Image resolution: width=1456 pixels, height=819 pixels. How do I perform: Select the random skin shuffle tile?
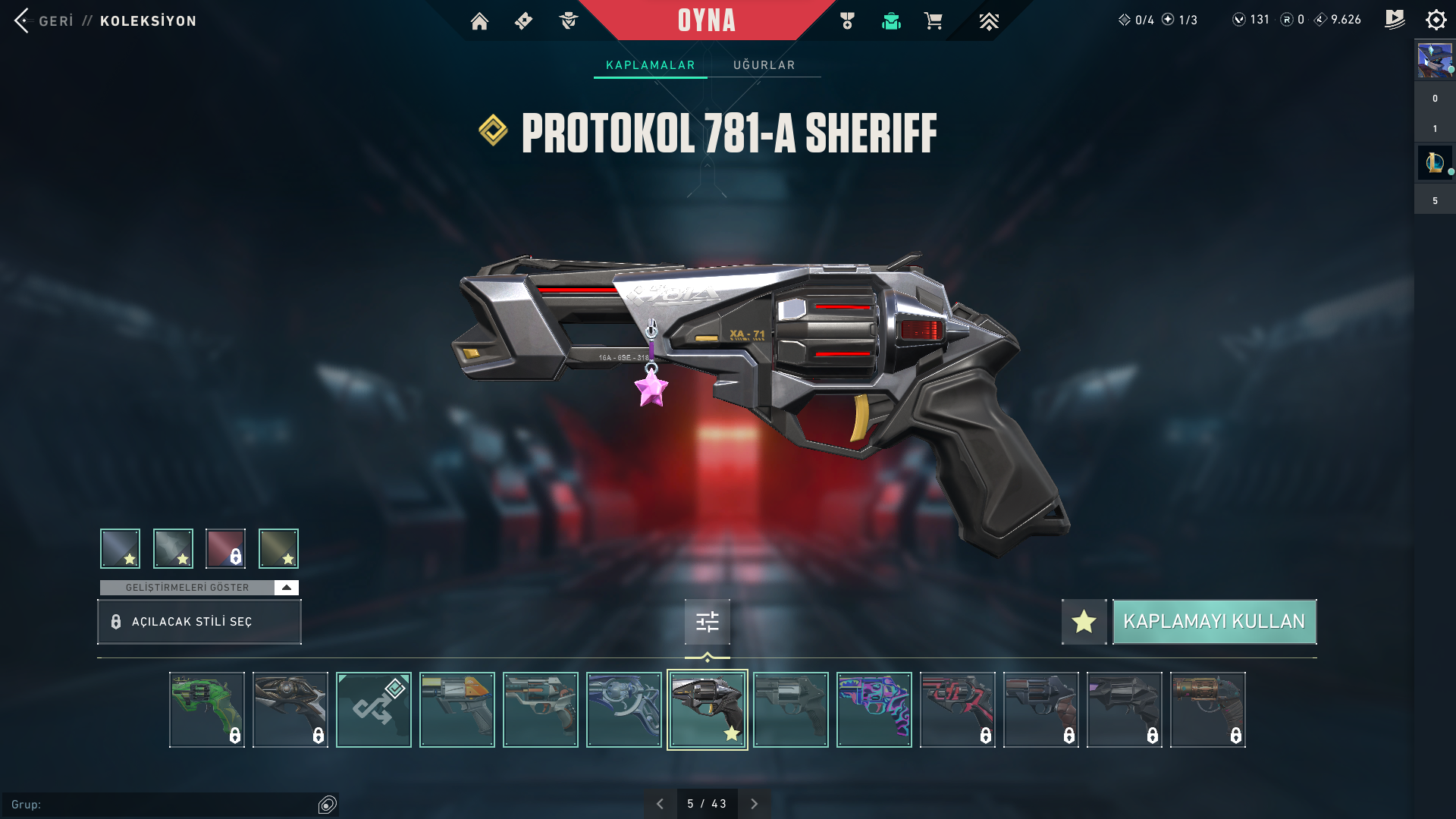pyautogui.click(x=374, y=710)
